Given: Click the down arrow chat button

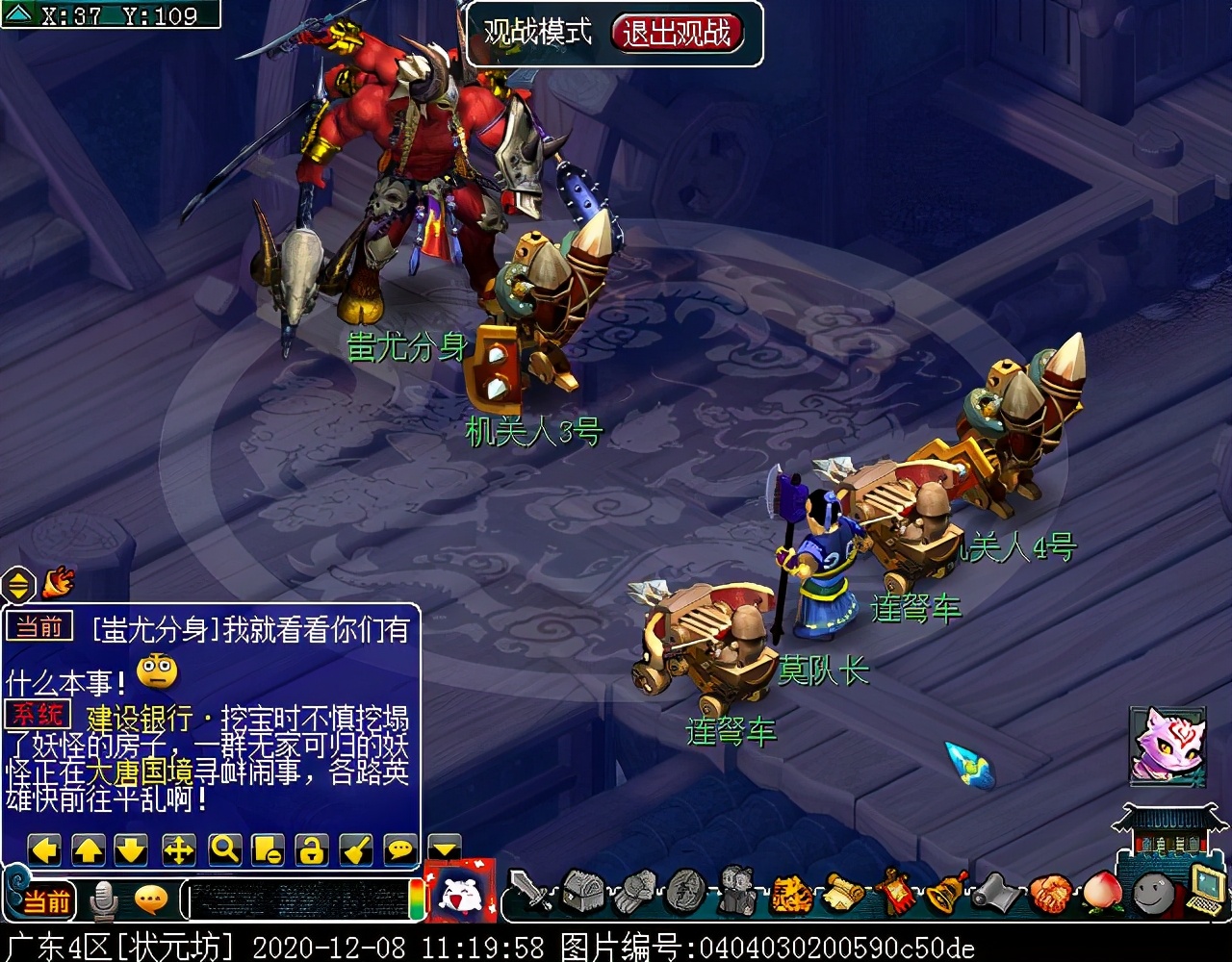Looking at the screenshot, I should click(131, 849).
